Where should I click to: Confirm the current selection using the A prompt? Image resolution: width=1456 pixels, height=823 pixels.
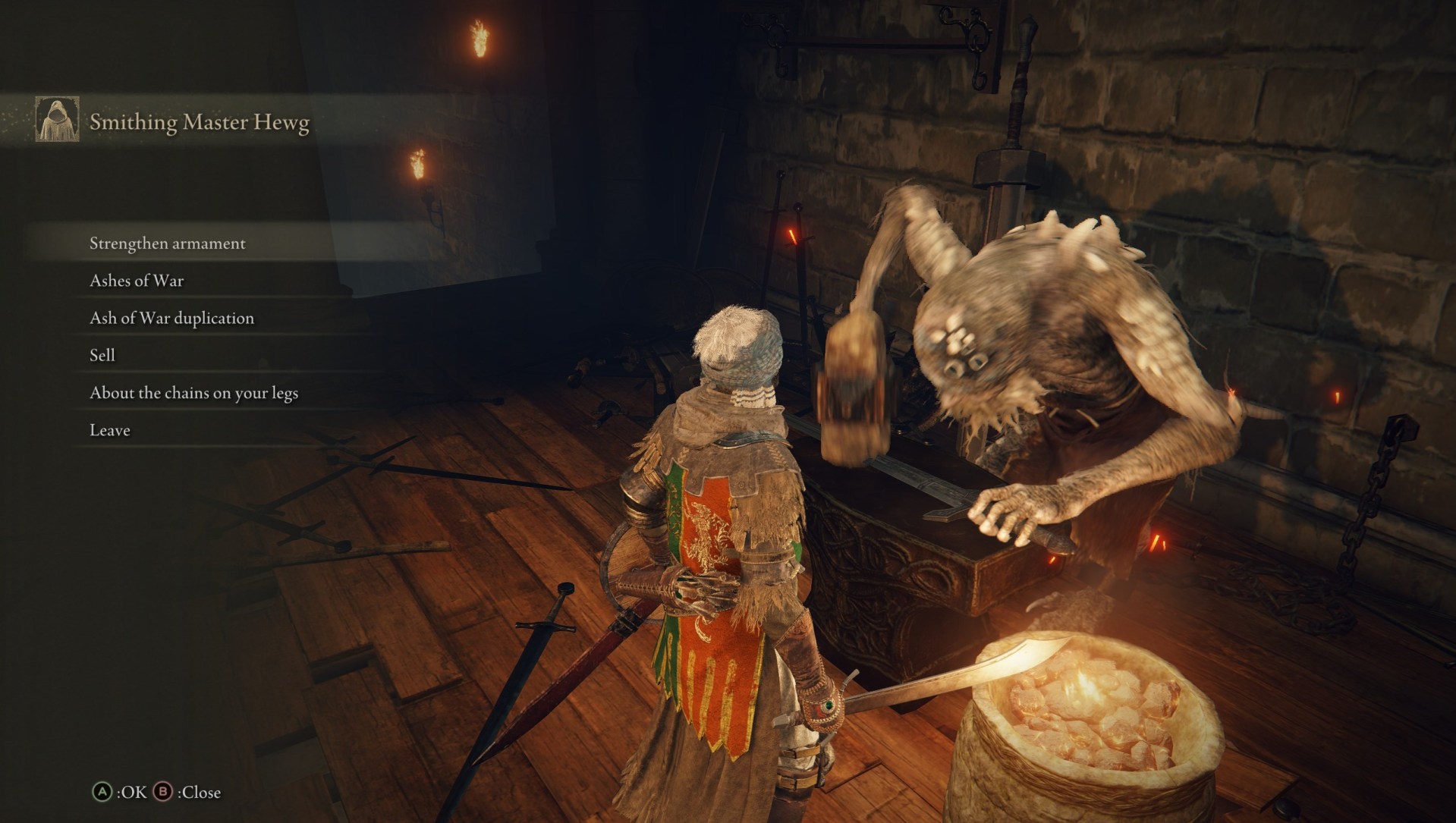[x=102, y=792]
